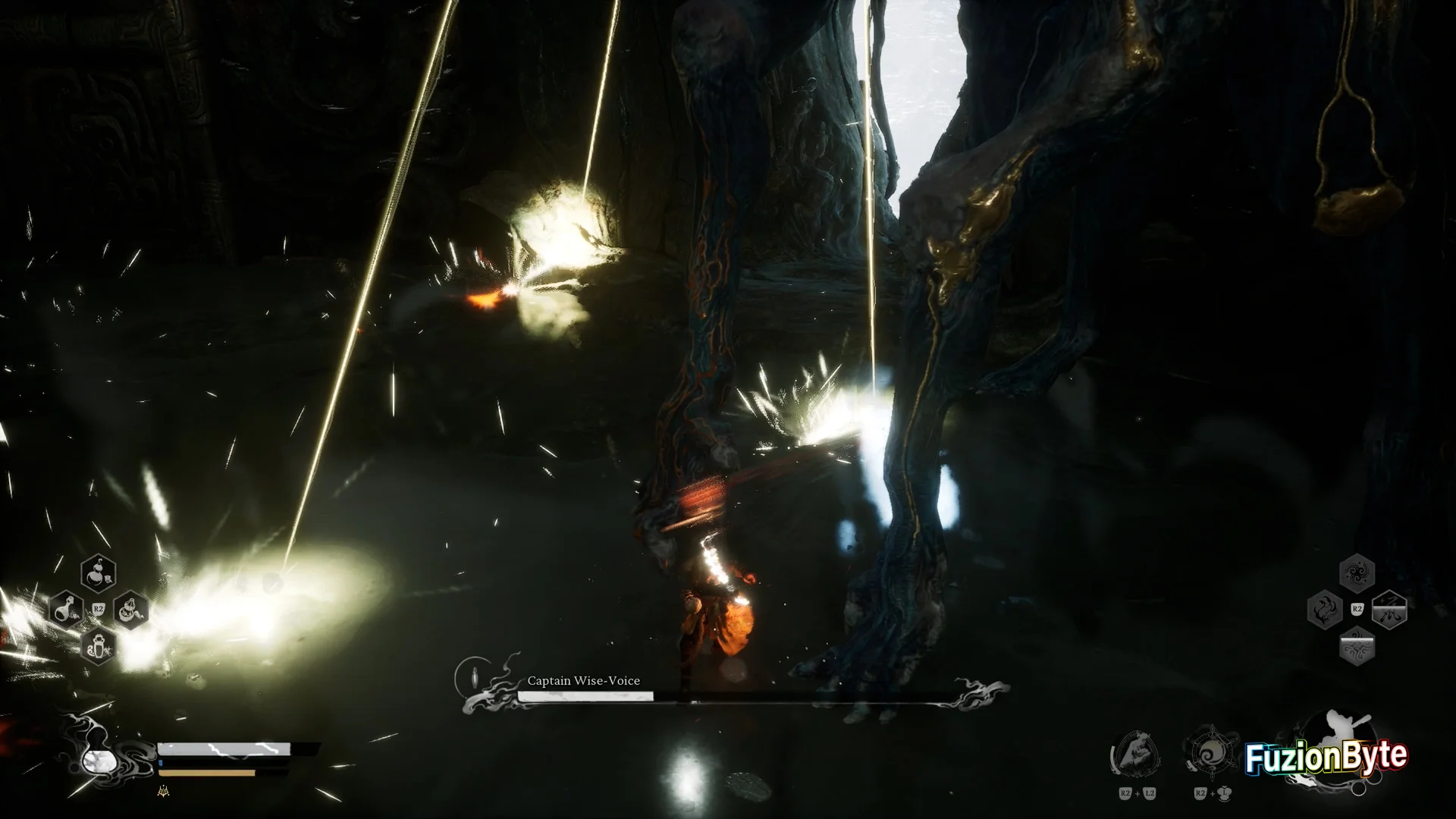Activate the spirit skill with stone figure emblem
Image resolution: width=1456 pixels, height=819 pixels.
tap(1135, 755)
